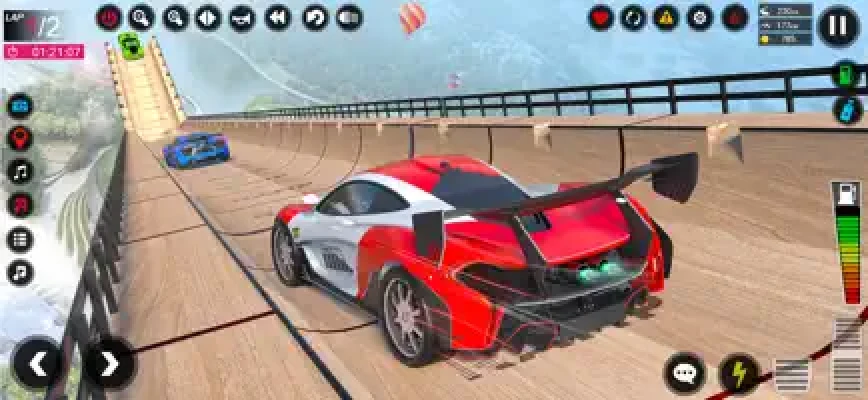Activate the yellow warning triangle icon

[x=666, y=17]
